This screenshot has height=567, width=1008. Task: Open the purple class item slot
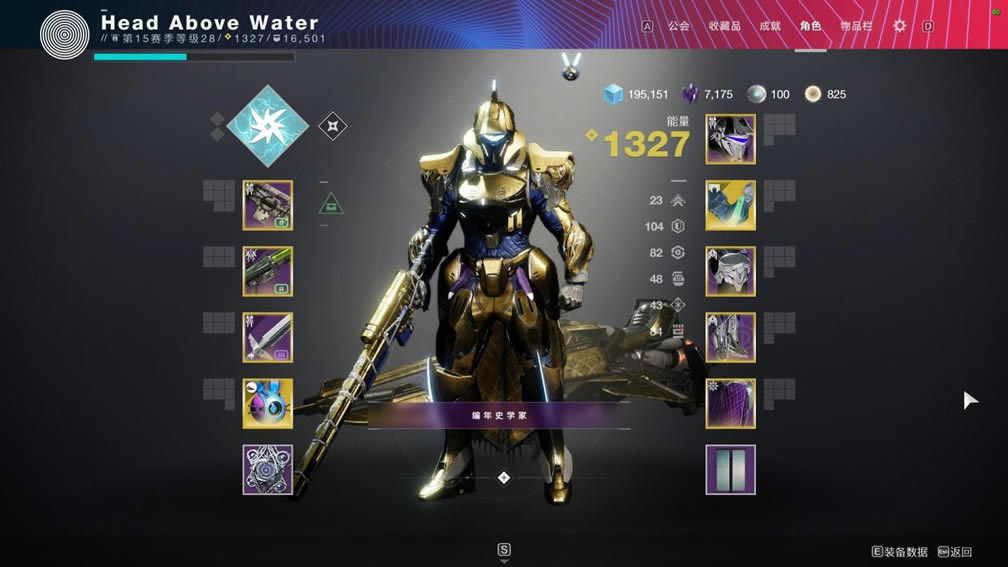[731, 403]
